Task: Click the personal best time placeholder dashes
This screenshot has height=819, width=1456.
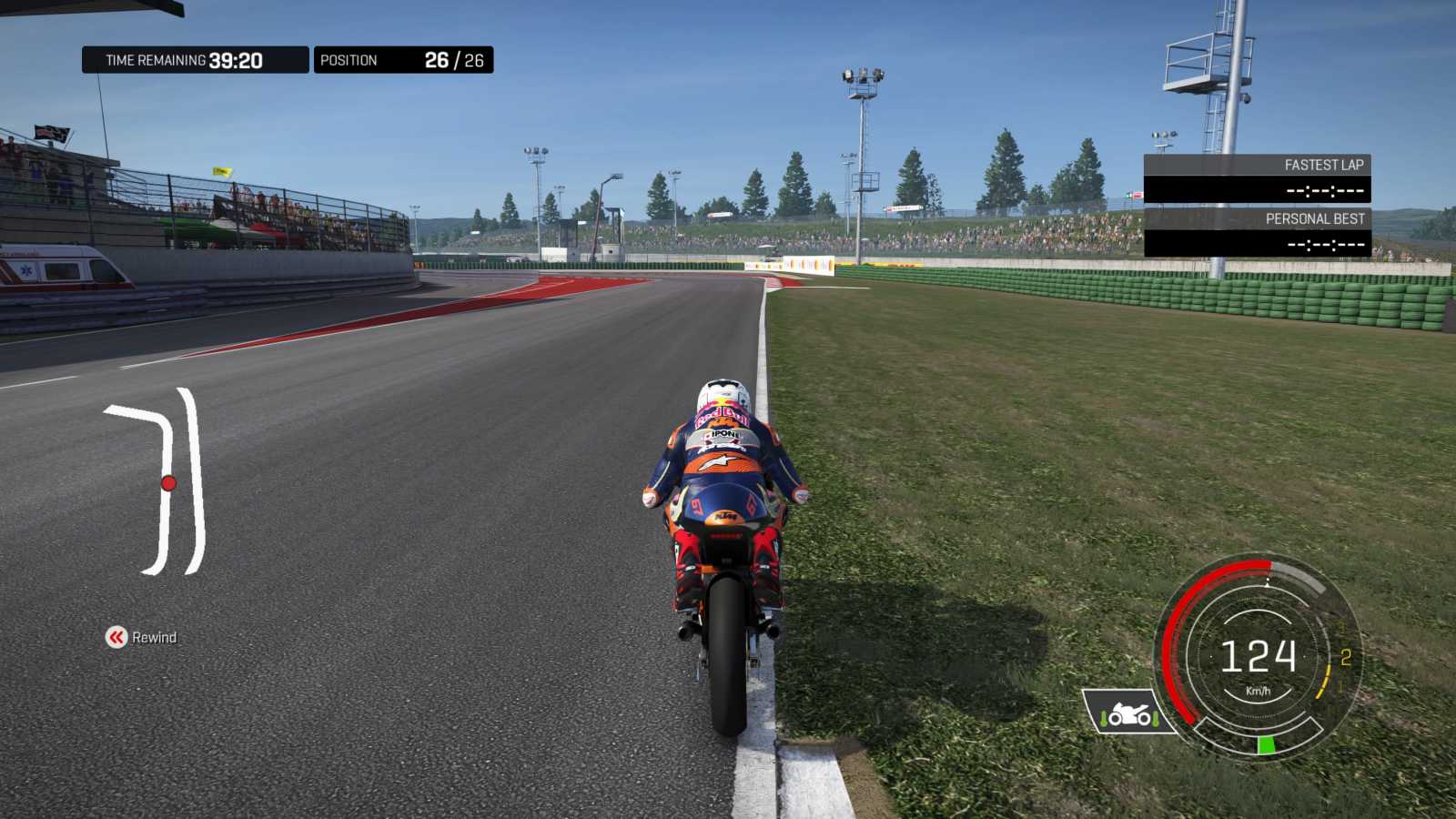Action: tap(1324, 244)
